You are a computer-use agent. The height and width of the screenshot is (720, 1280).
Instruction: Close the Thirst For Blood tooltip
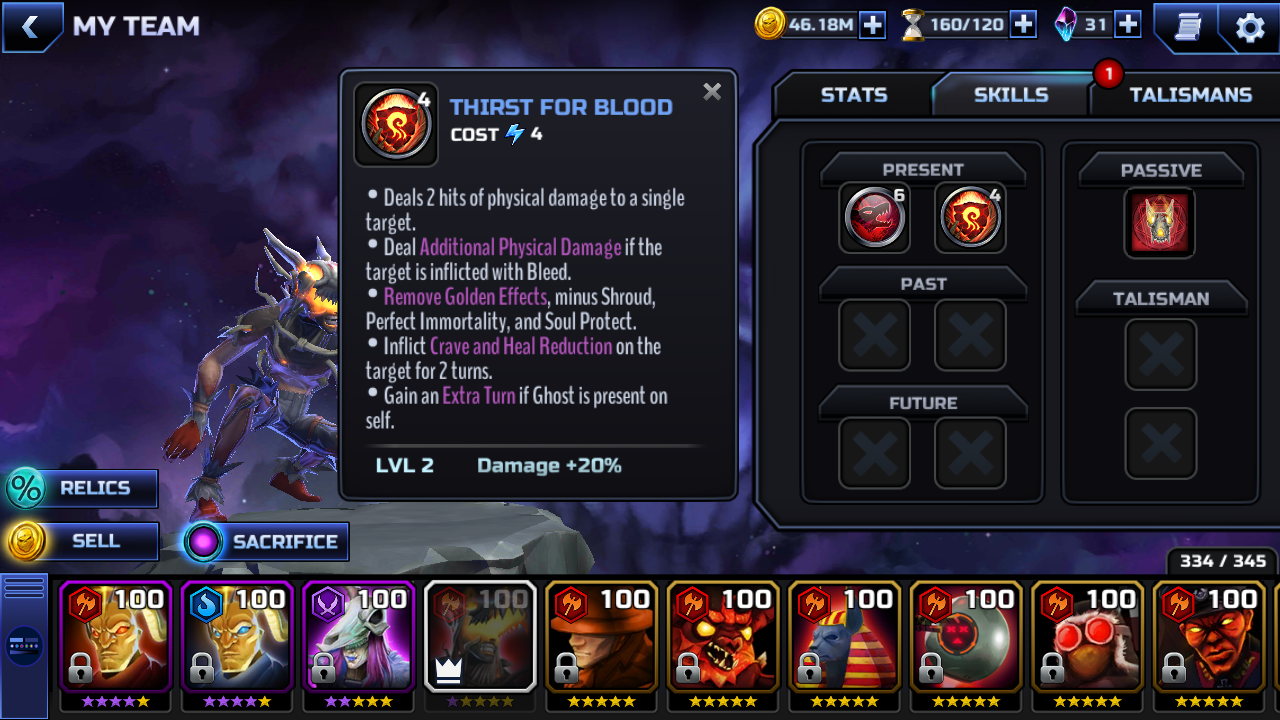(712, 92)
